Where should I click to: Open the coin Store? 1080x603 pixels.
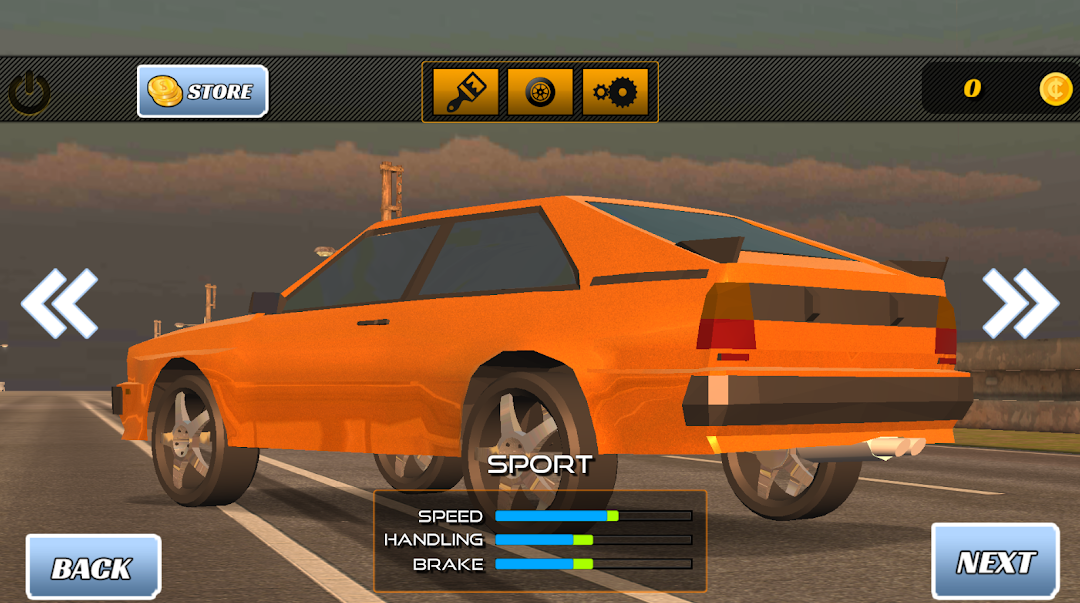tap(202, 91)
